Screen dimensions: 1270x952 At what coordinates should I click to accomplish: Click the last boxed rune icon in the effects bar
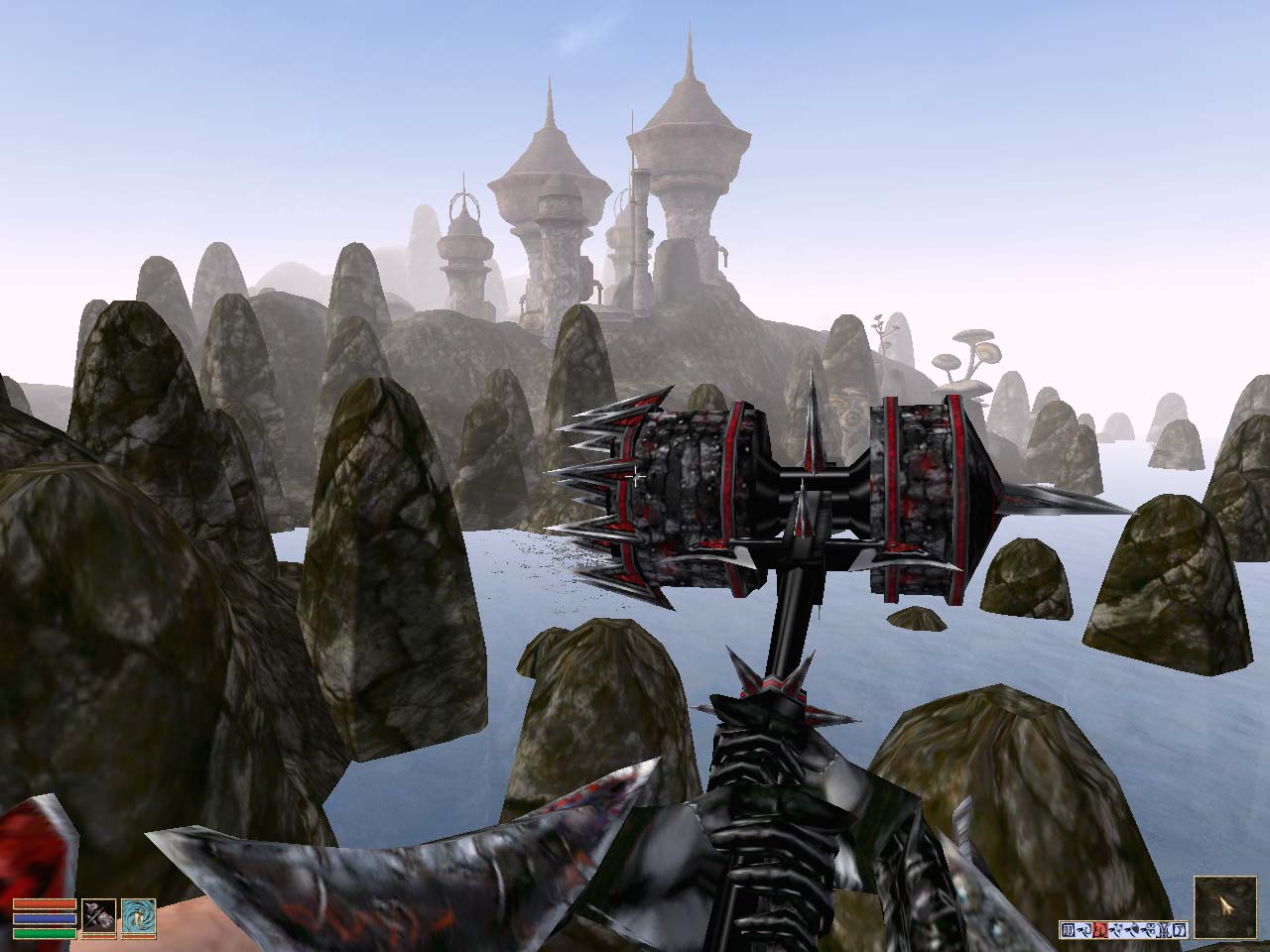tap(1180, 929)
